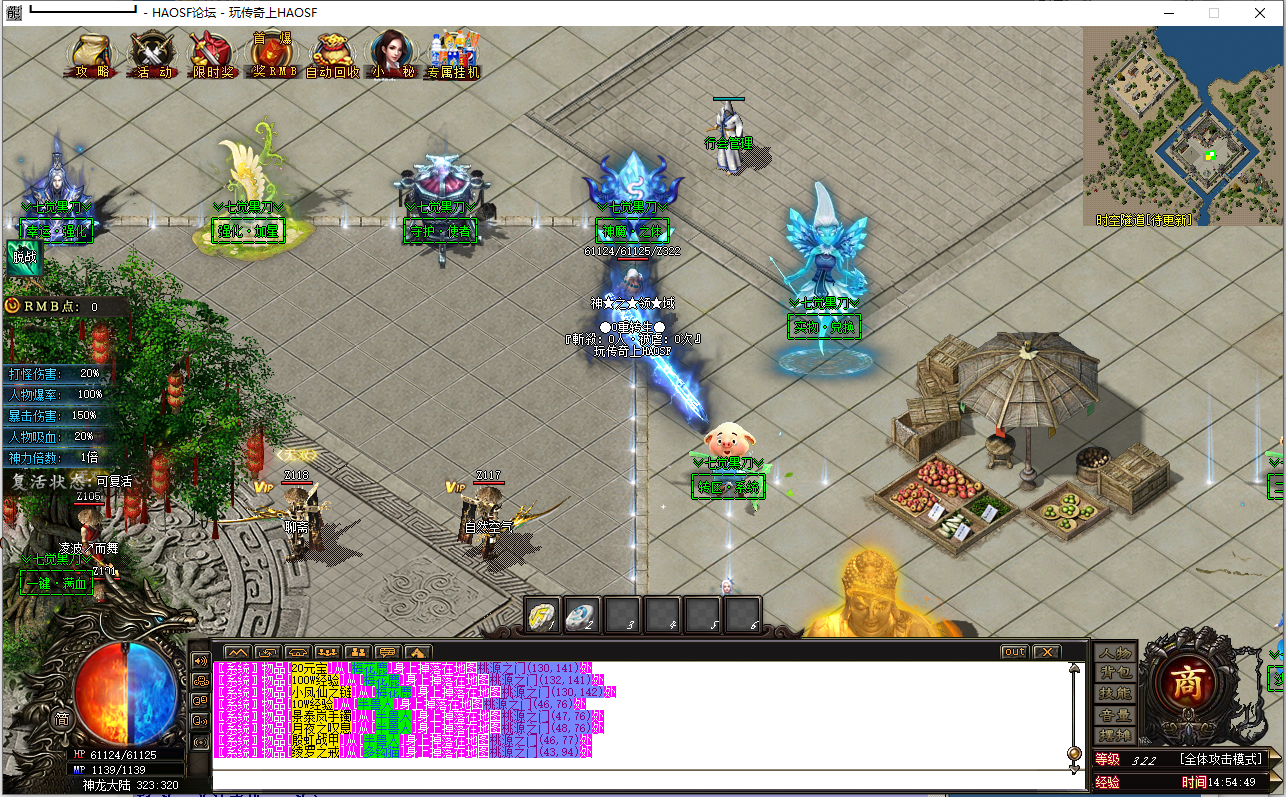This screenshot has height=797, width=1286.
Task: Select hotbar slot 2 item
Action: click(583, 615)
